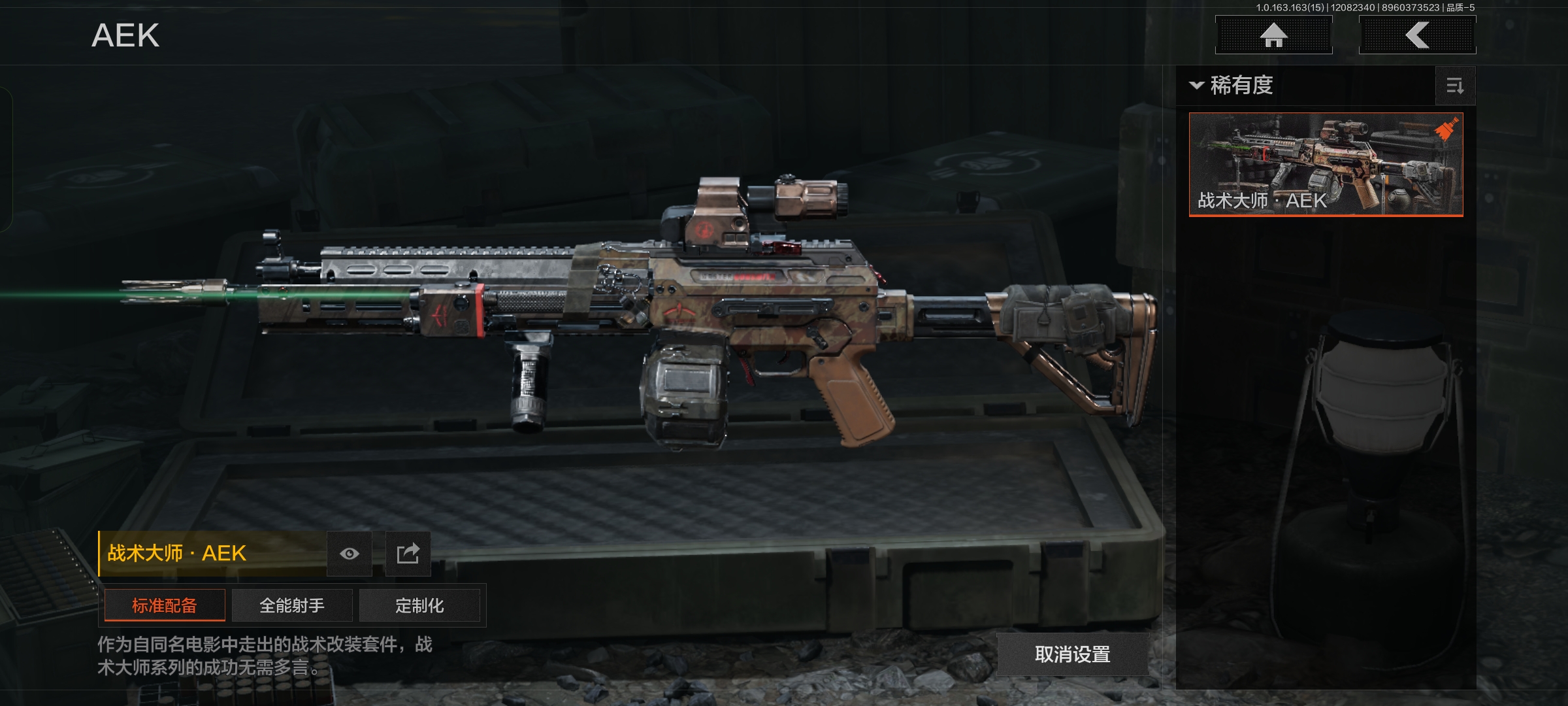
Task: Toggle the eye preview icon
Action: point(350,554)
